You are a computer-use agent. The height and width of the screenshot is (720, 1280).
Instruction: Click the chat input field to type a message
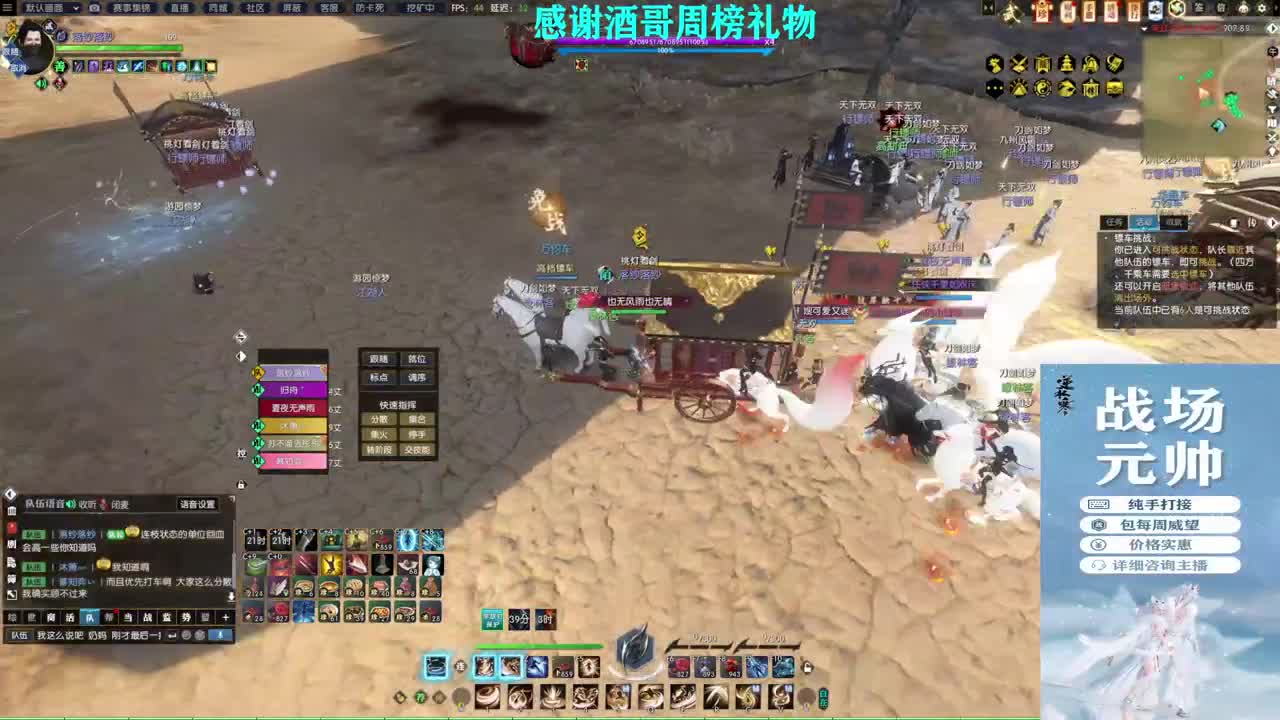pyautogui.click(x=100, y=635)
